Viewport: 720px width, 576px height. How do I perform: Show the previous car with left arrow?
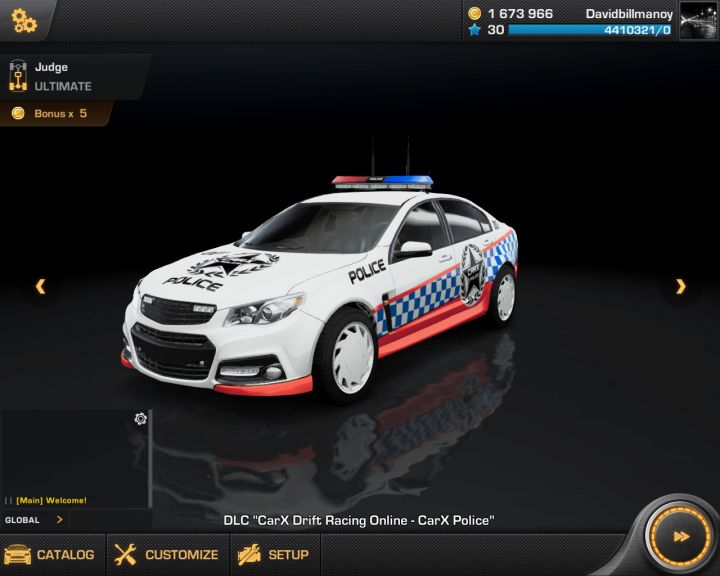coord(41,287)
